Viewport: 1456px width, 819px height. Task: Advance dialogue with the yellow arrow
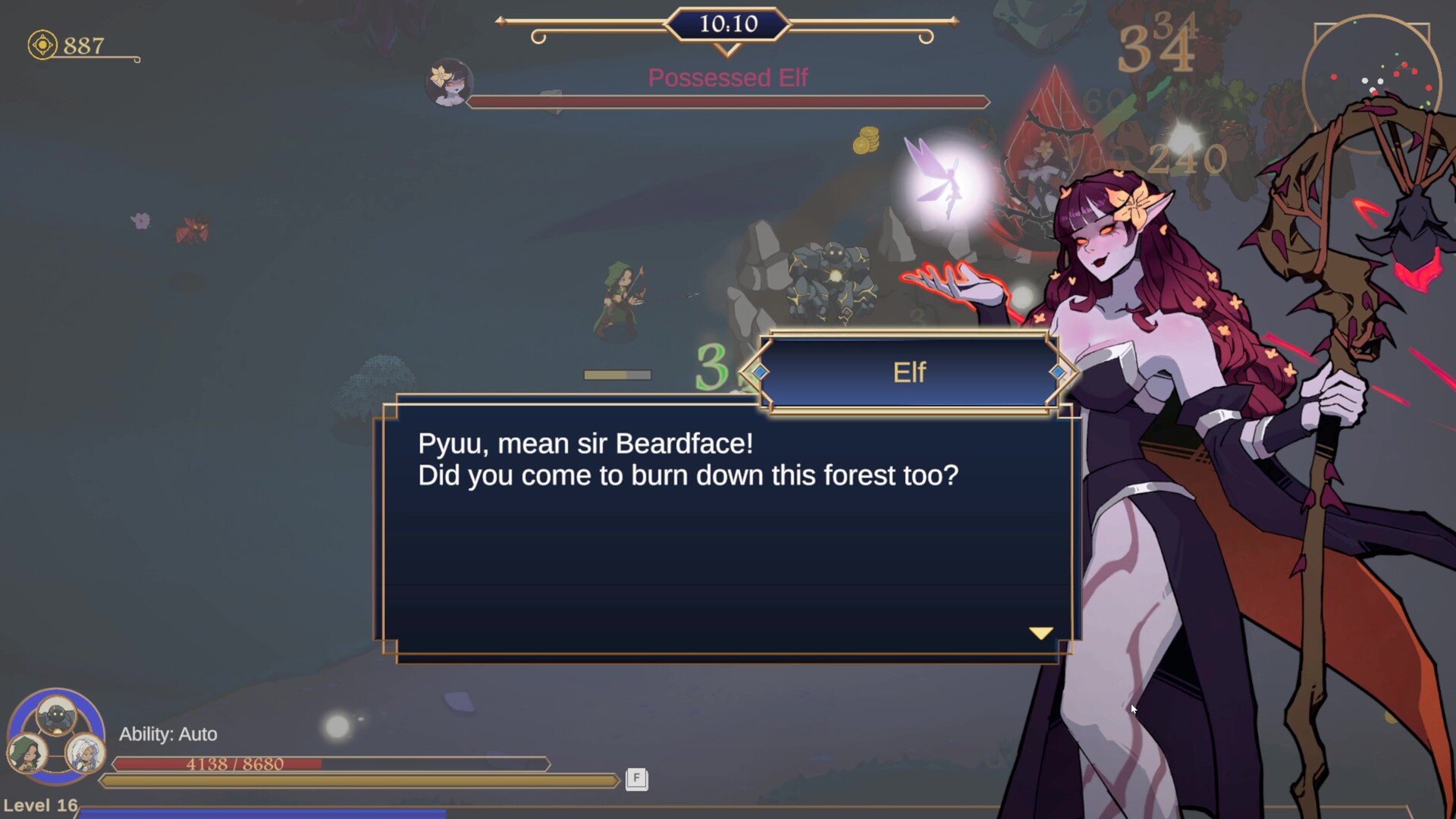pyautogui.click(x=1040, y=632)
